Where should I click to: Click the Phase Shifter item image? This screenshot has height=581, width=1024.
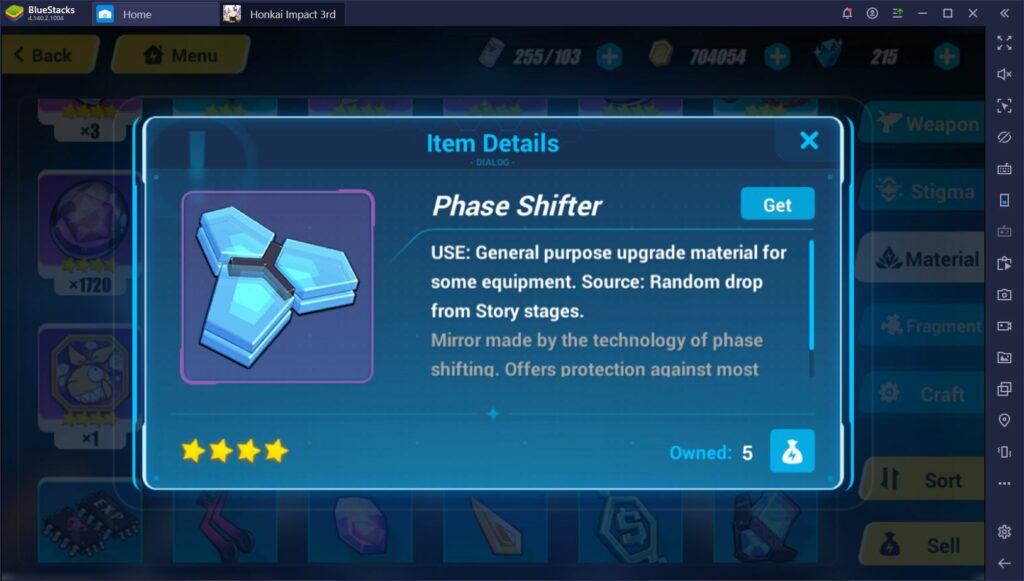coord(276,286)
